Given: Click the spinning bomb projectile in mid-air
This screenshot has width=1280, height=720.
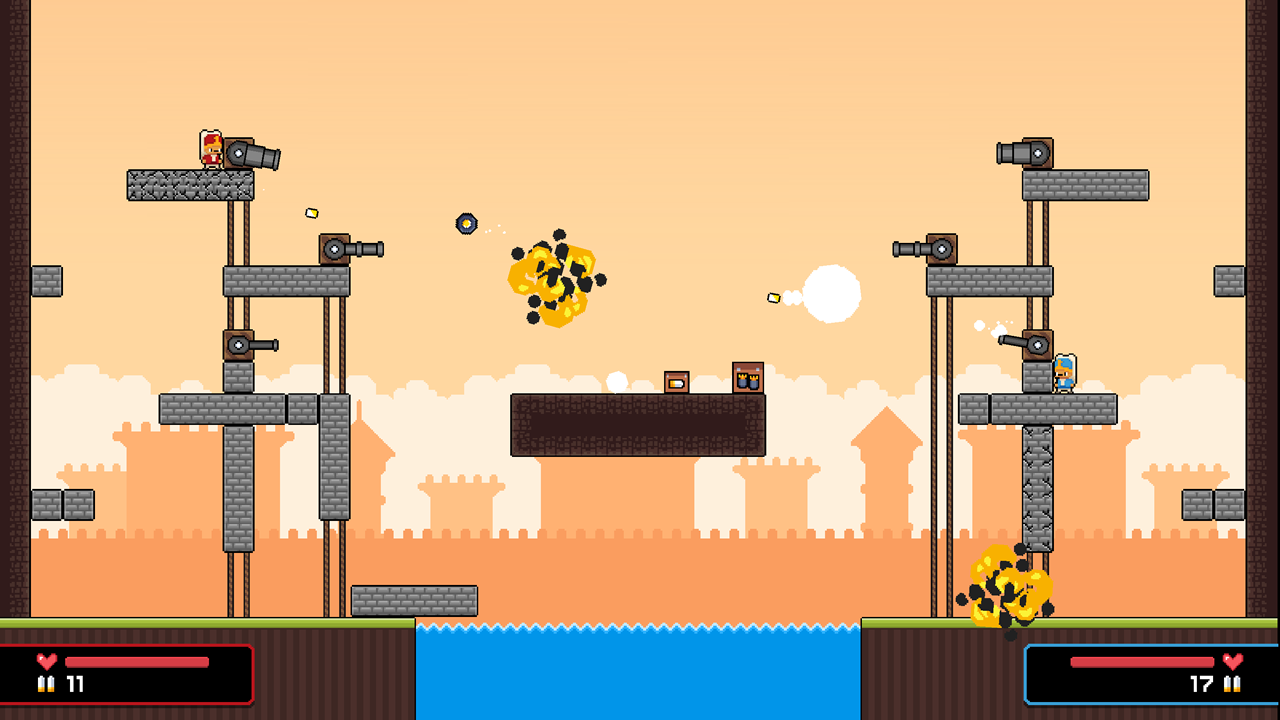Looking at the screenshot, I should (x=466, y=223).
